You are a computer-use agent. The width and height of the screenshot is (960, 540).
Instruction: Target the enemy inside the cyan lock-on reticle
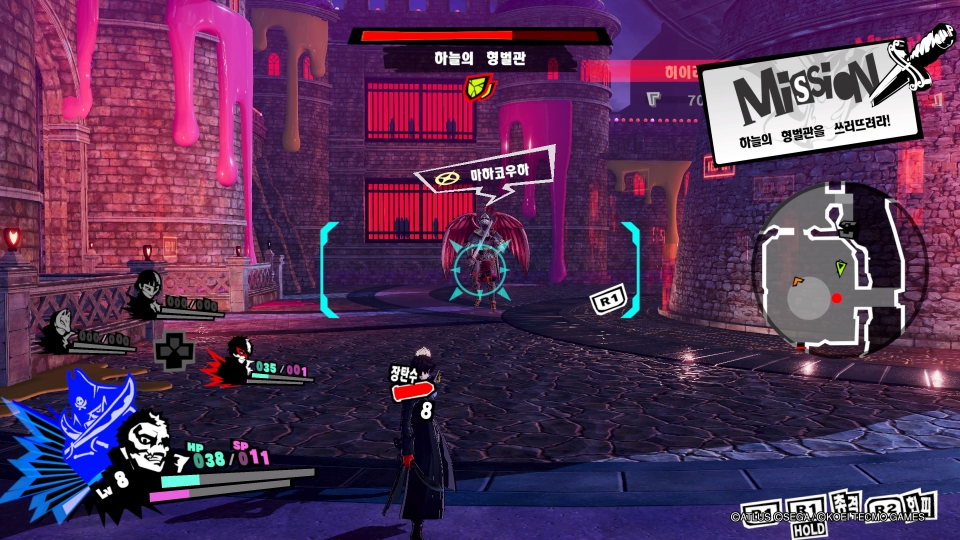(480, 264)
